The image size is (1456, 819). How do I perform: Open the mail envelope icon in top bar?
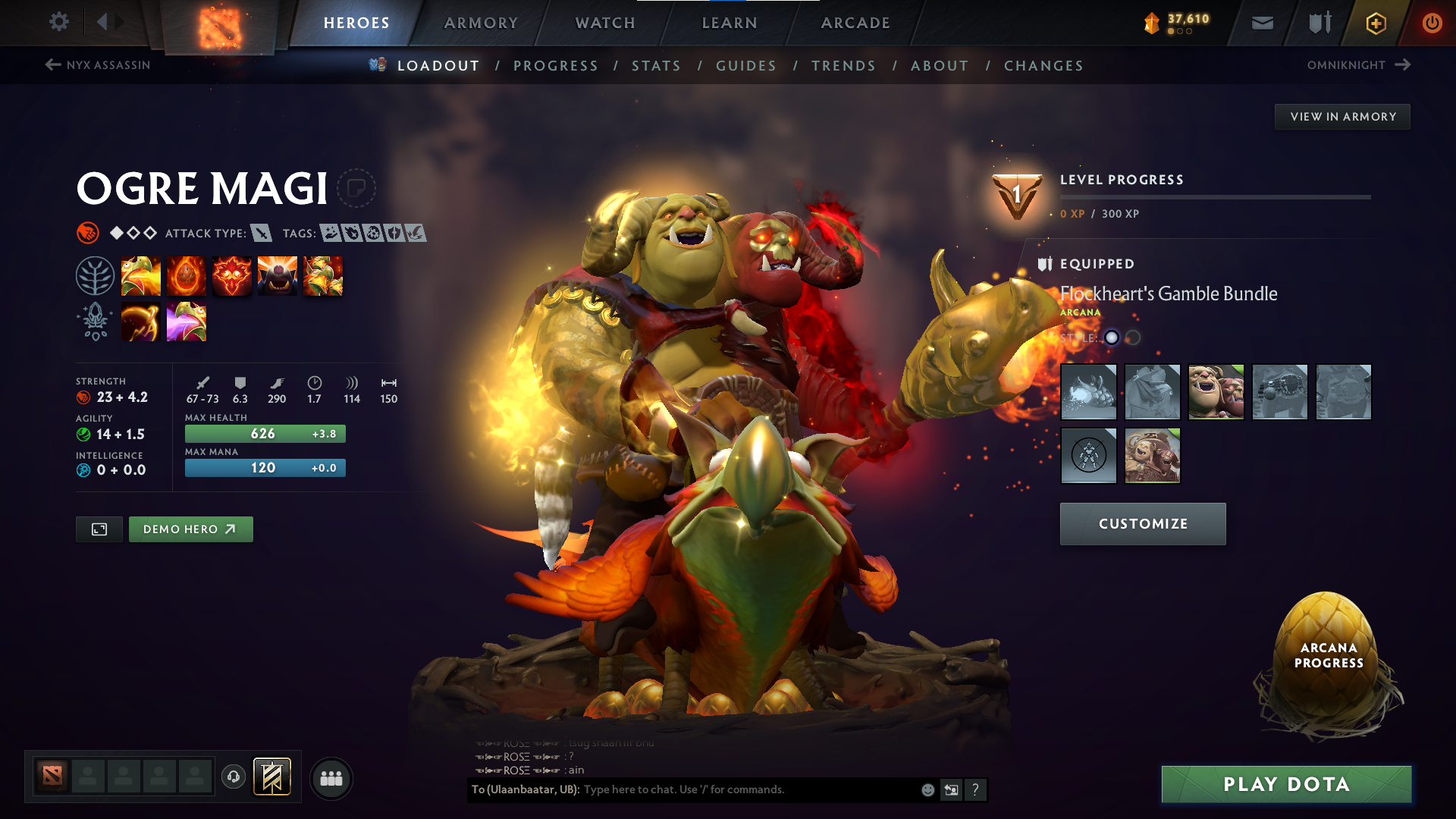[x=1261, y=23]
